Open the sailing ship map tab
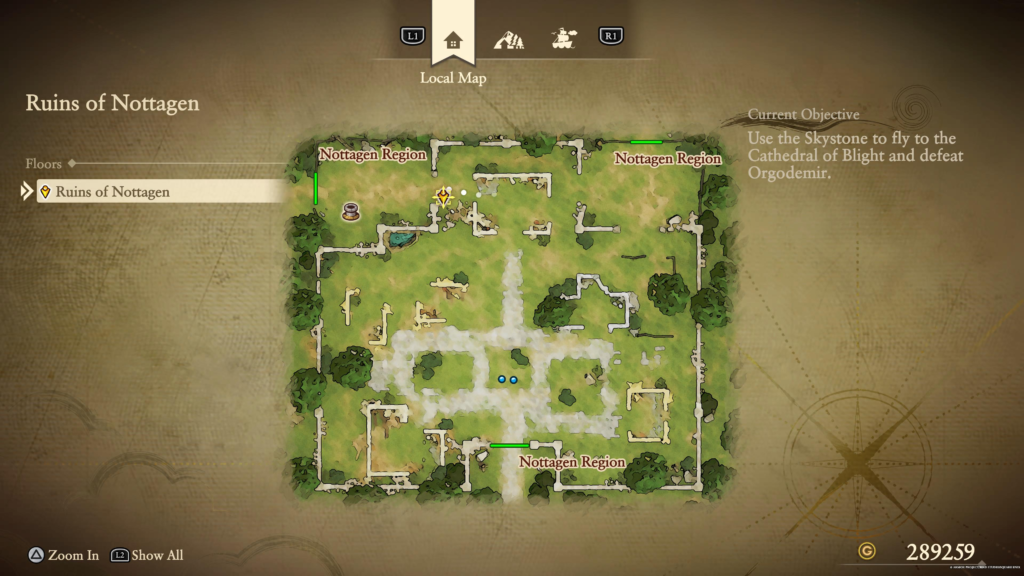Screen dimensions: 1024x576 (563, 39)
